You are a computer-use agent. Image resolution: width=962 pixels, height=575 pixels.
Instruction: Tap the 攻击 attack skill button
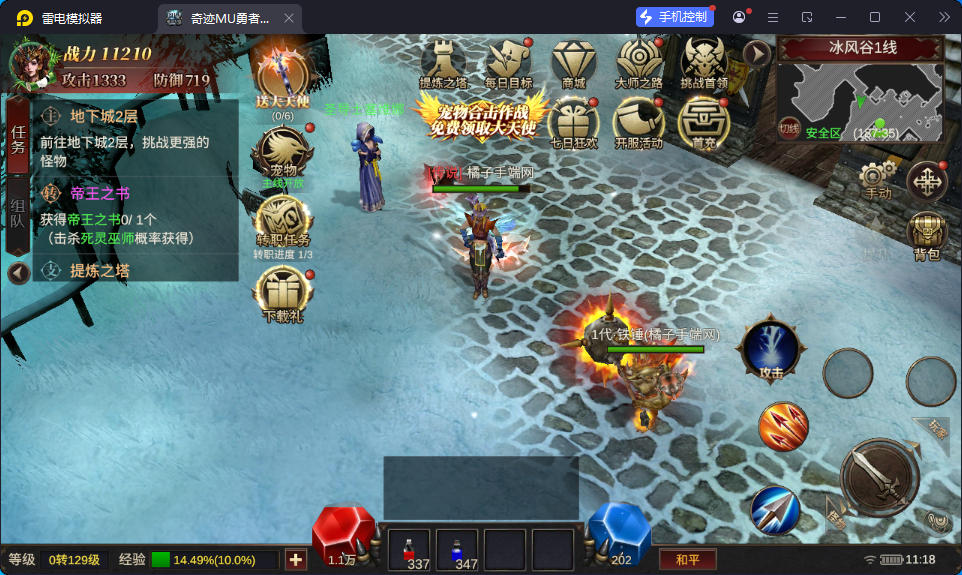[x=770, y=350]
